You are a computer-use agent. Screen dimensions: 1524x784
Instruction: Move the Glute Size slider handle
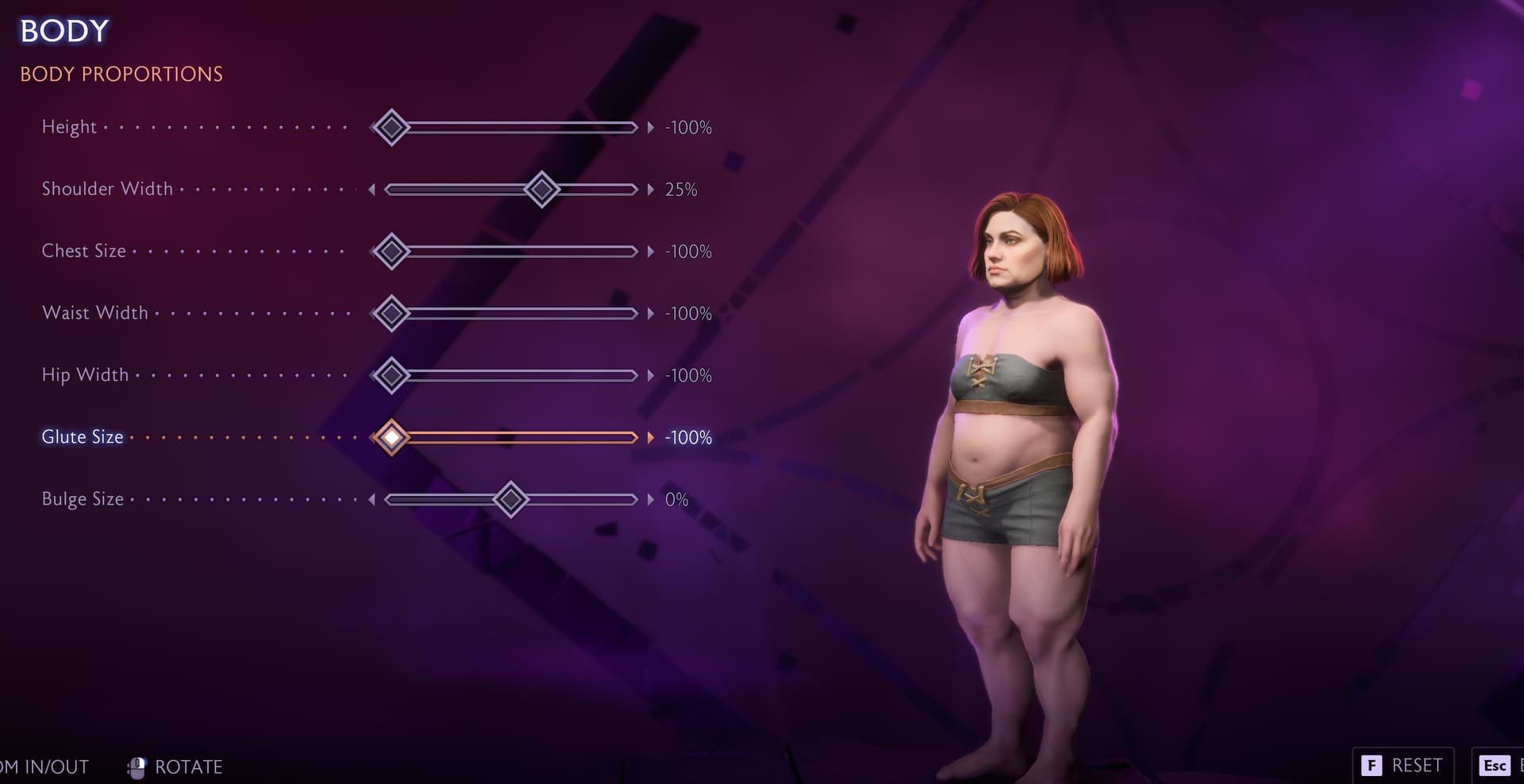coord(391,437)
